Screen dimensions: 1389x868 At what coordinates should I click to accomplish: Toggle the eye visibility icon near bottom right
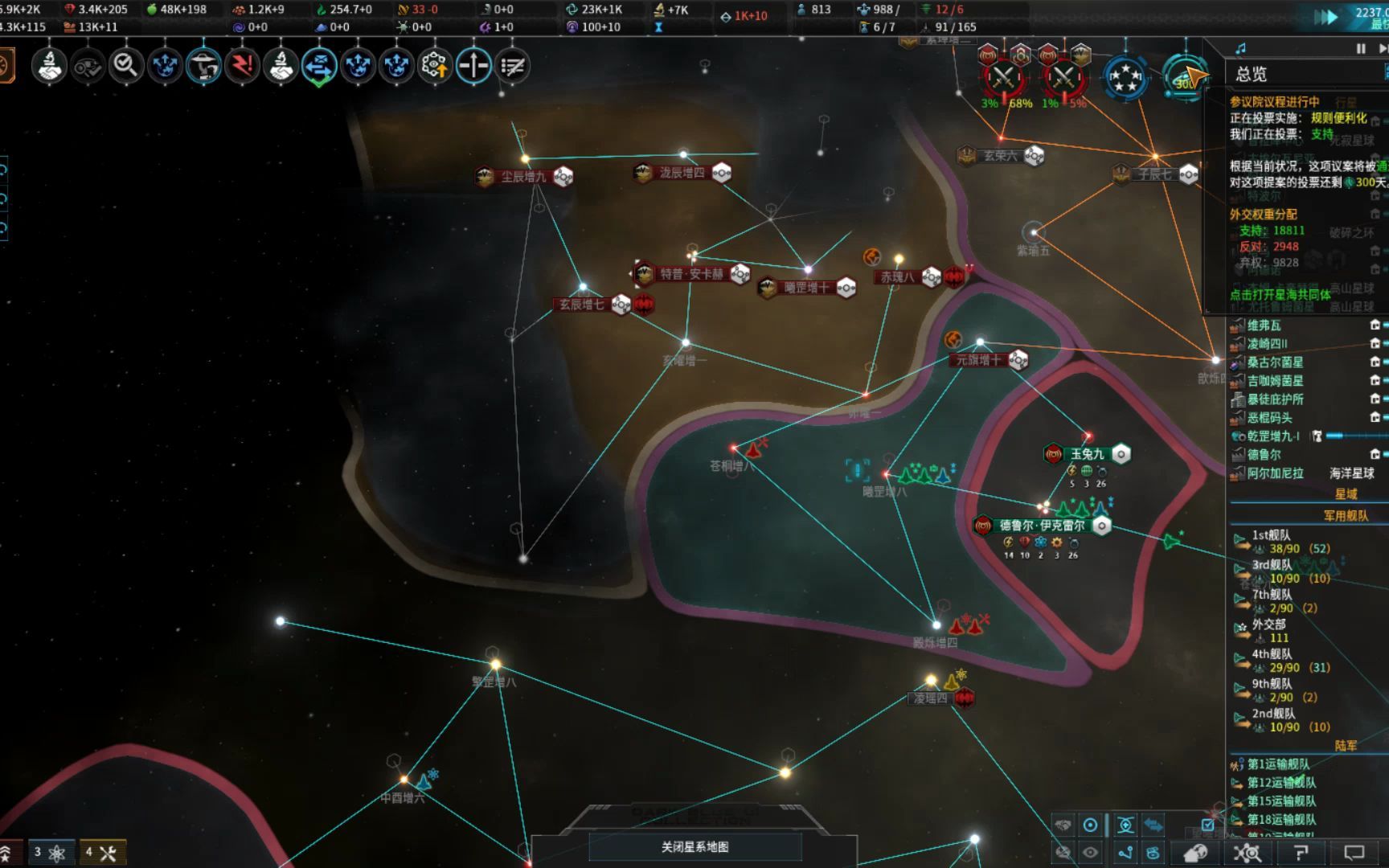point(1090,851)
